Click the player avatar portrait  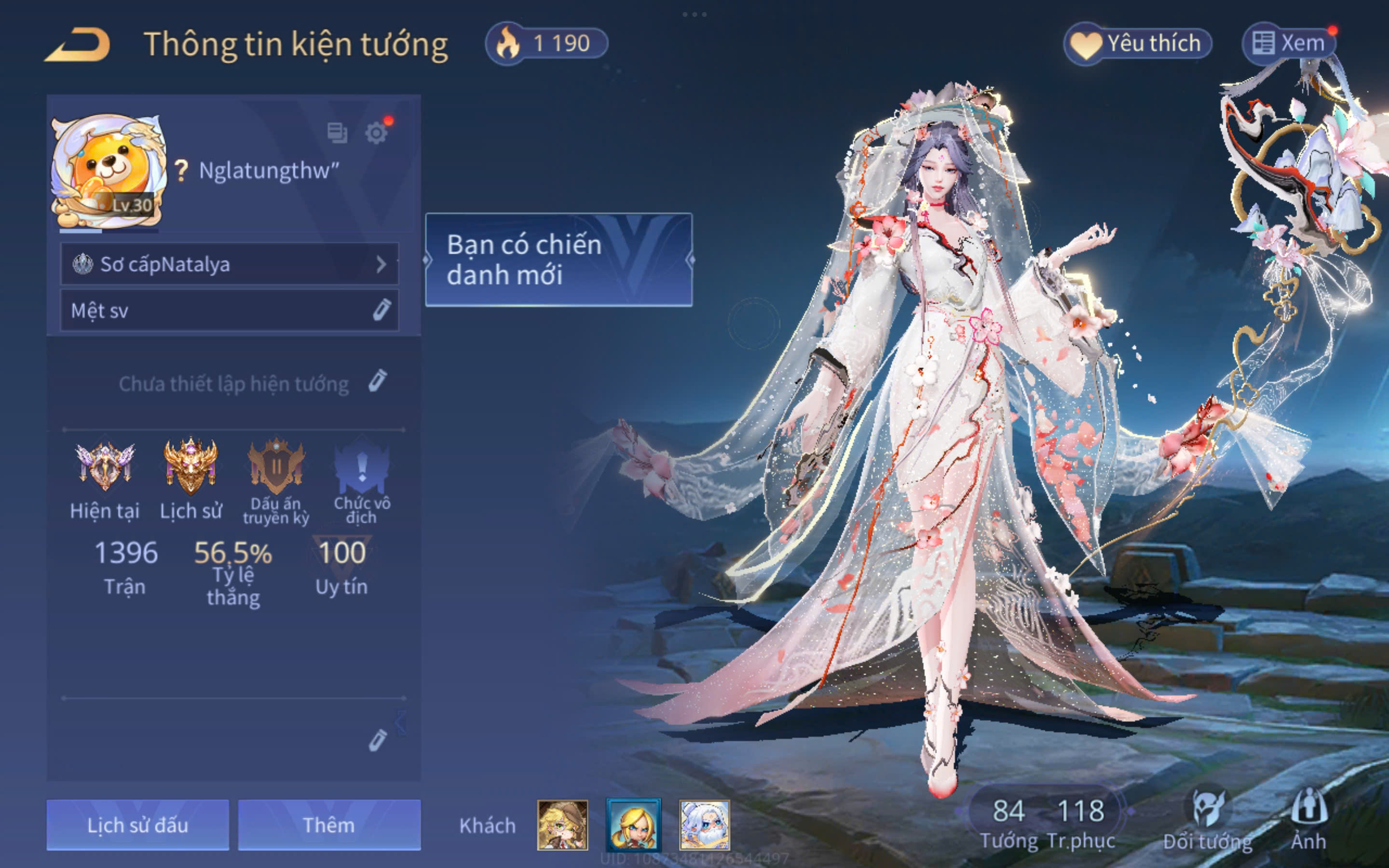108,171
